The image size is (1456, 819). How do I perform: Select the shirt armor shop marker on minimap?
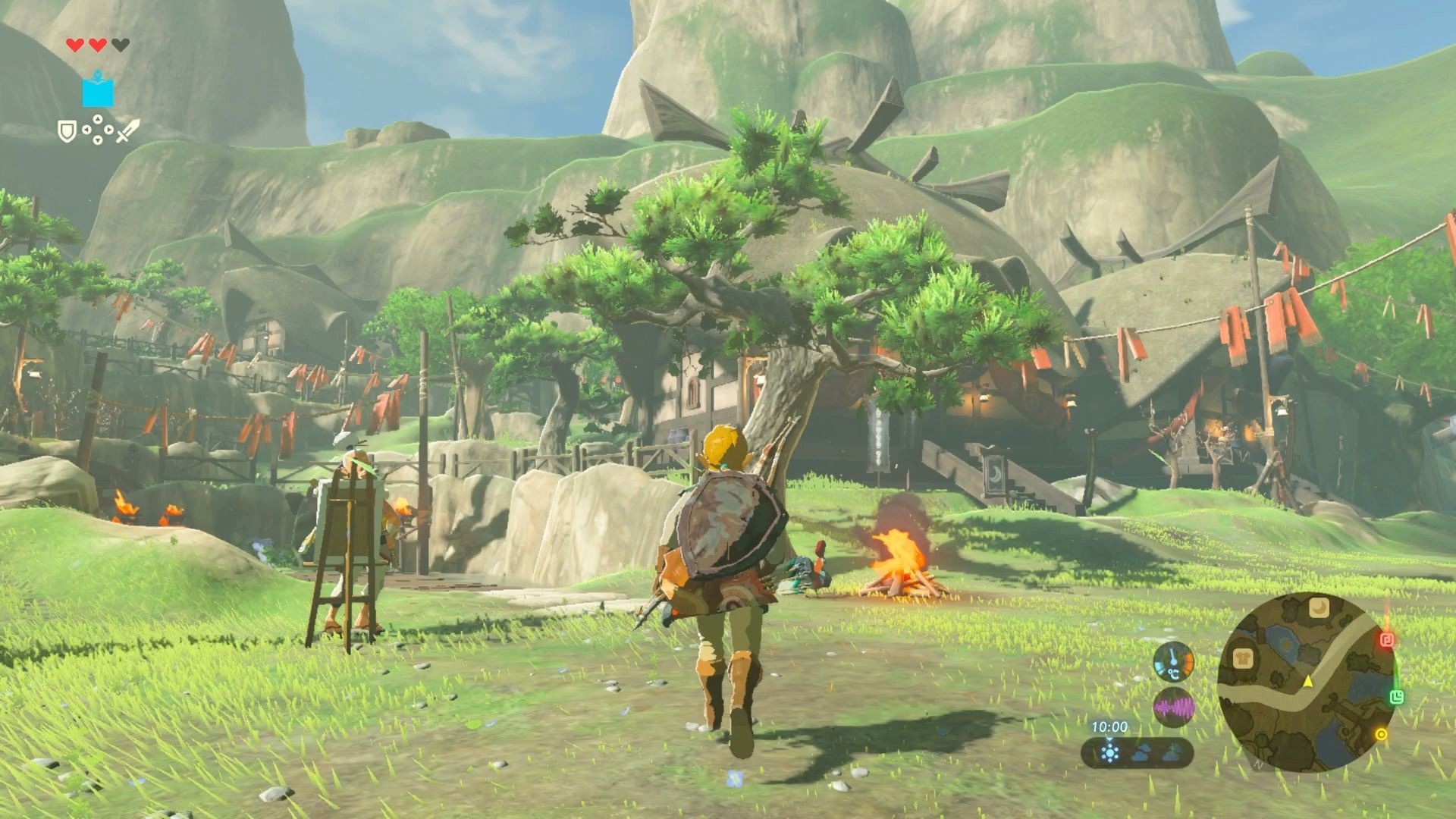[1242, 659]
